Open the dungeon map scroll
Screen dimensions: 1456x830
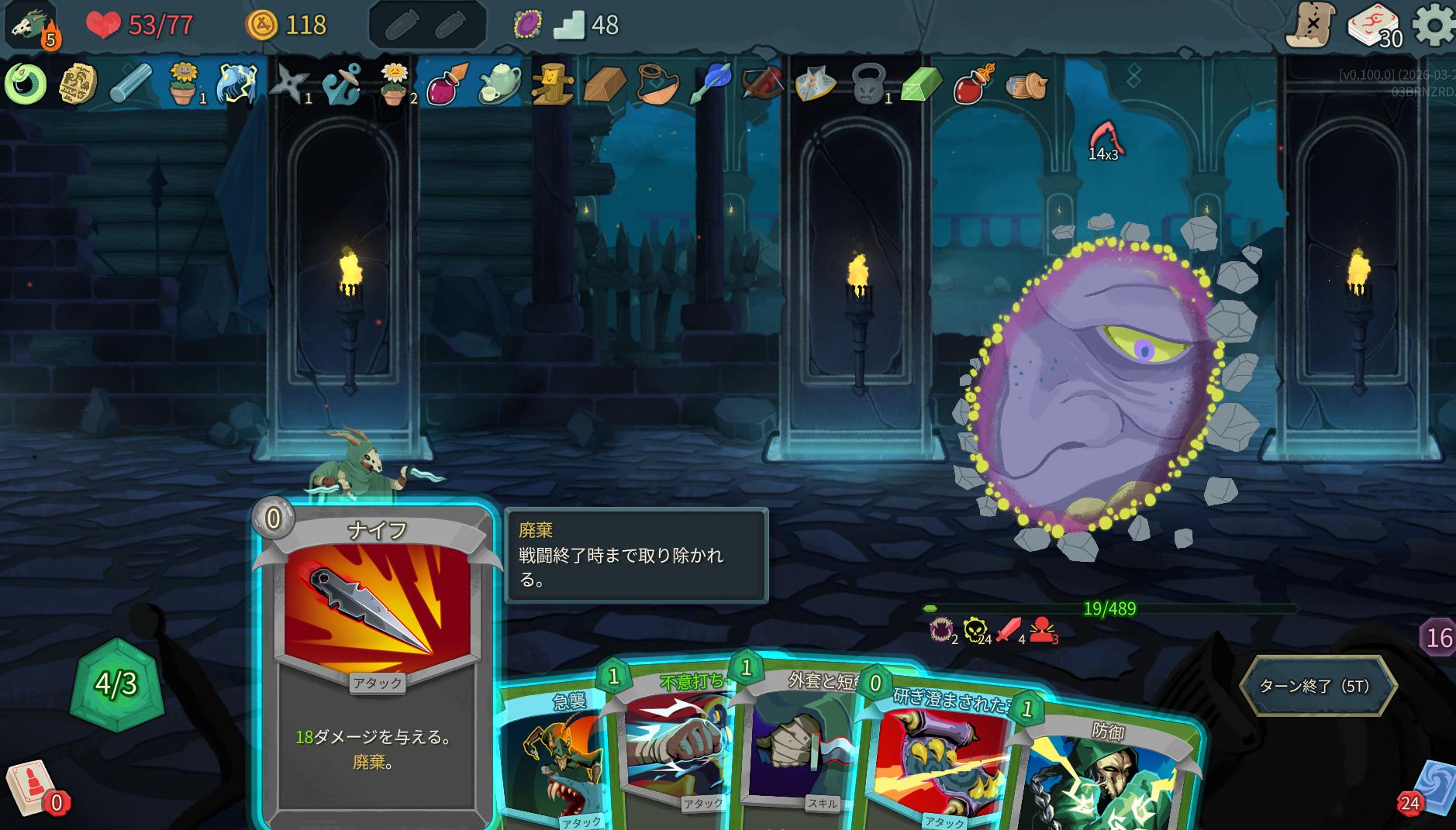(1310, 25)
